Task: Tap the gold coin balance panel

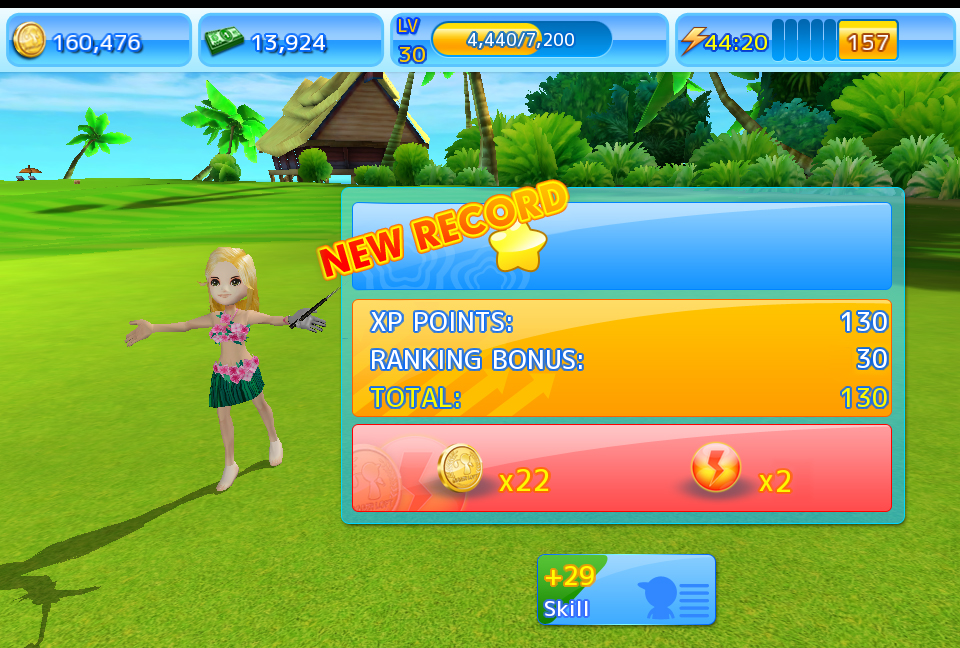Action: (x=99, y=41)
